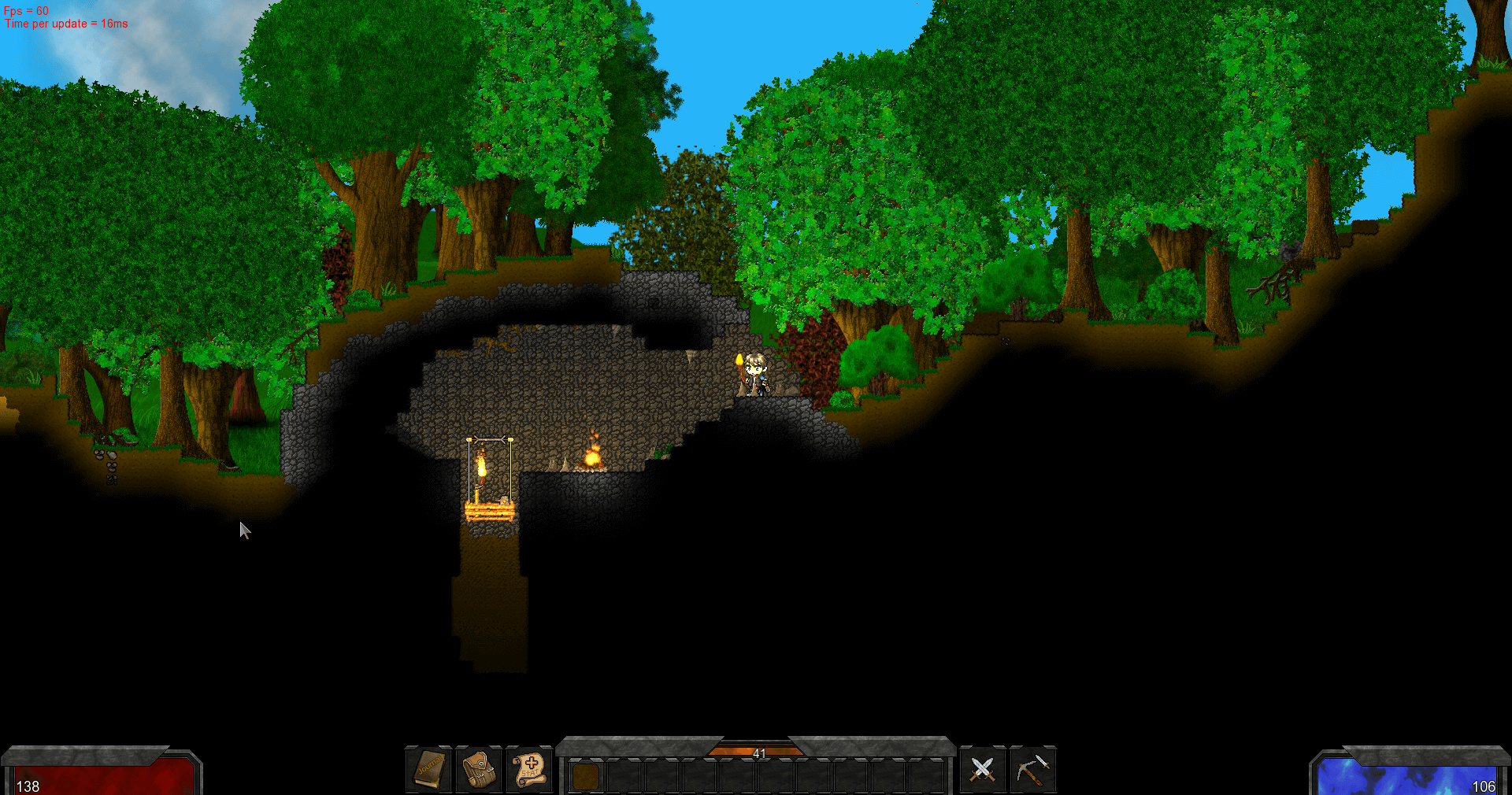Screen dimensions: 1512x795
Task: Select the brown highlighted hotbar slot
Action: point(585,777)
